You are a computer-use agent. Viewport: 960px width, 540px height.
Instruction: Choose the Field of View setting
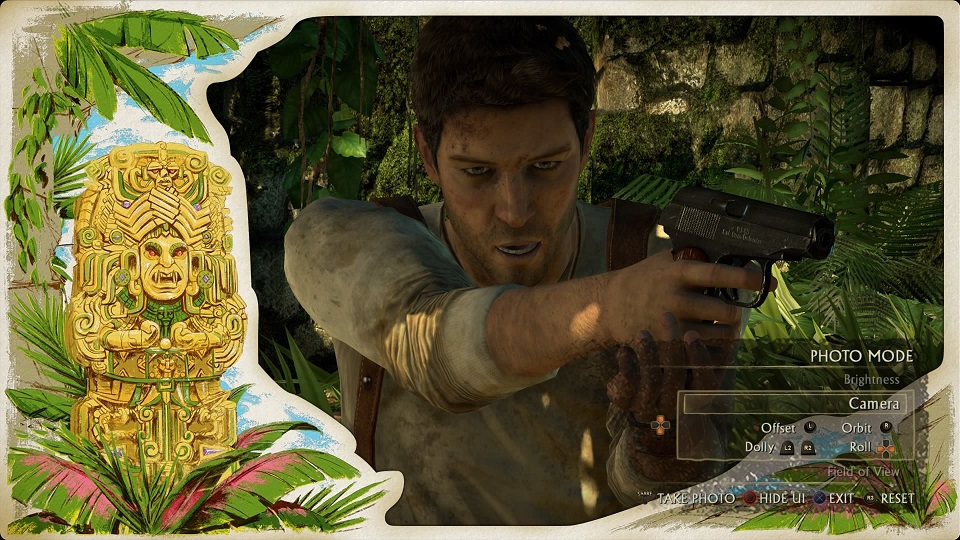(862, 472)
